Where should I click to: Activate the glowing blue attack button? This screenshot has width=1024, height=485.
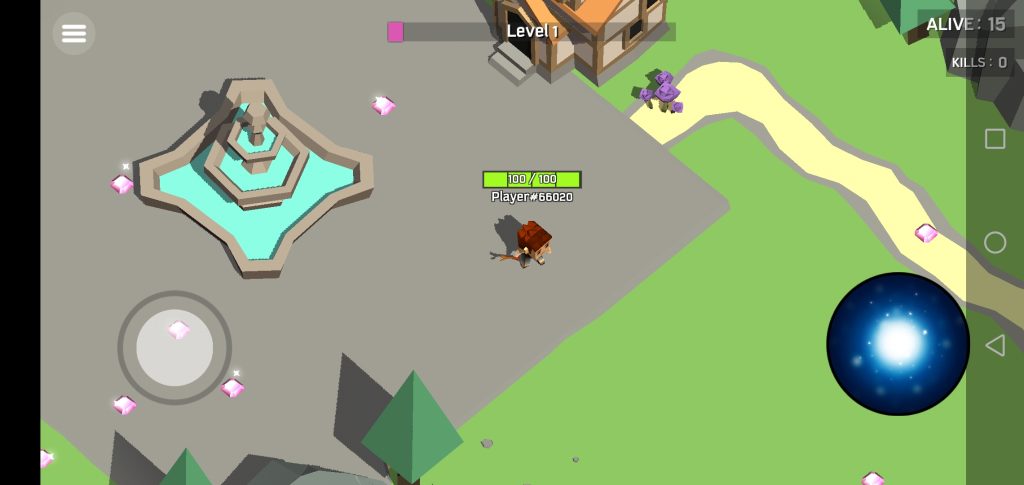[x=897, y=343]
